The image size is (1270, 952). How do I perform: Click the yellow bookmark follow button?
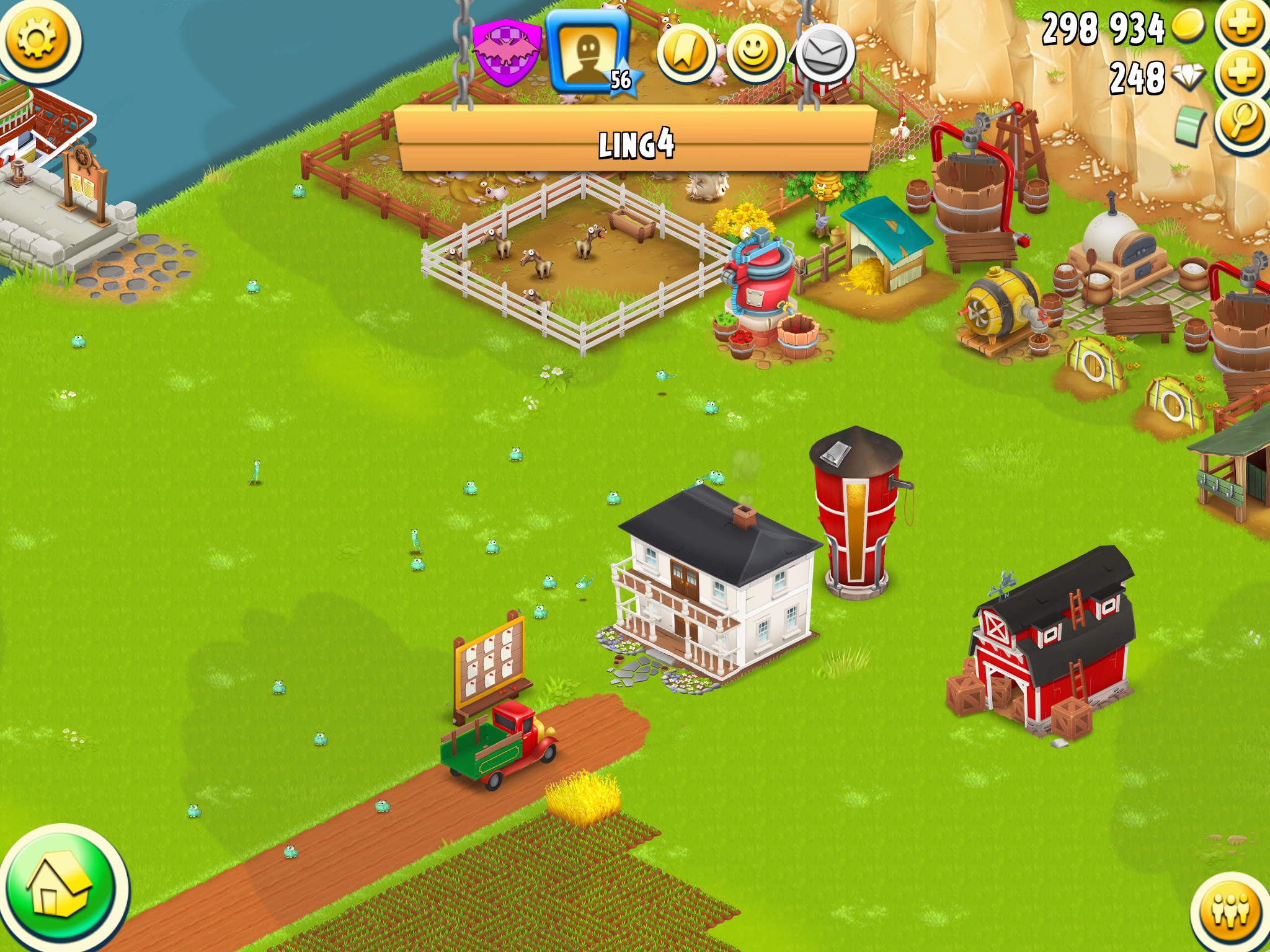point(685,53)
